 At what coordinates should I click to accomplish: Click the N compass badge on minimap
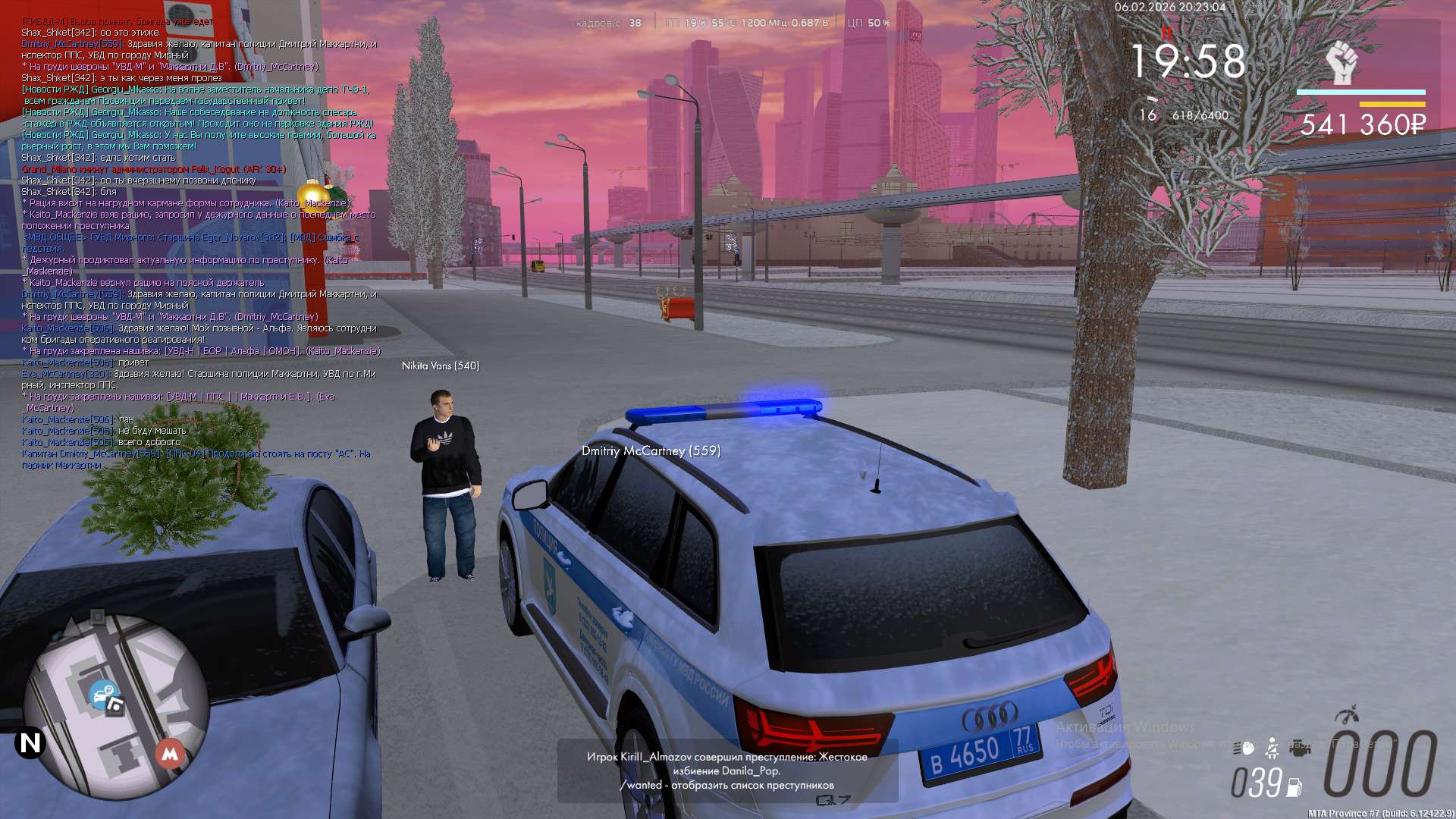(x=30, y=743)
